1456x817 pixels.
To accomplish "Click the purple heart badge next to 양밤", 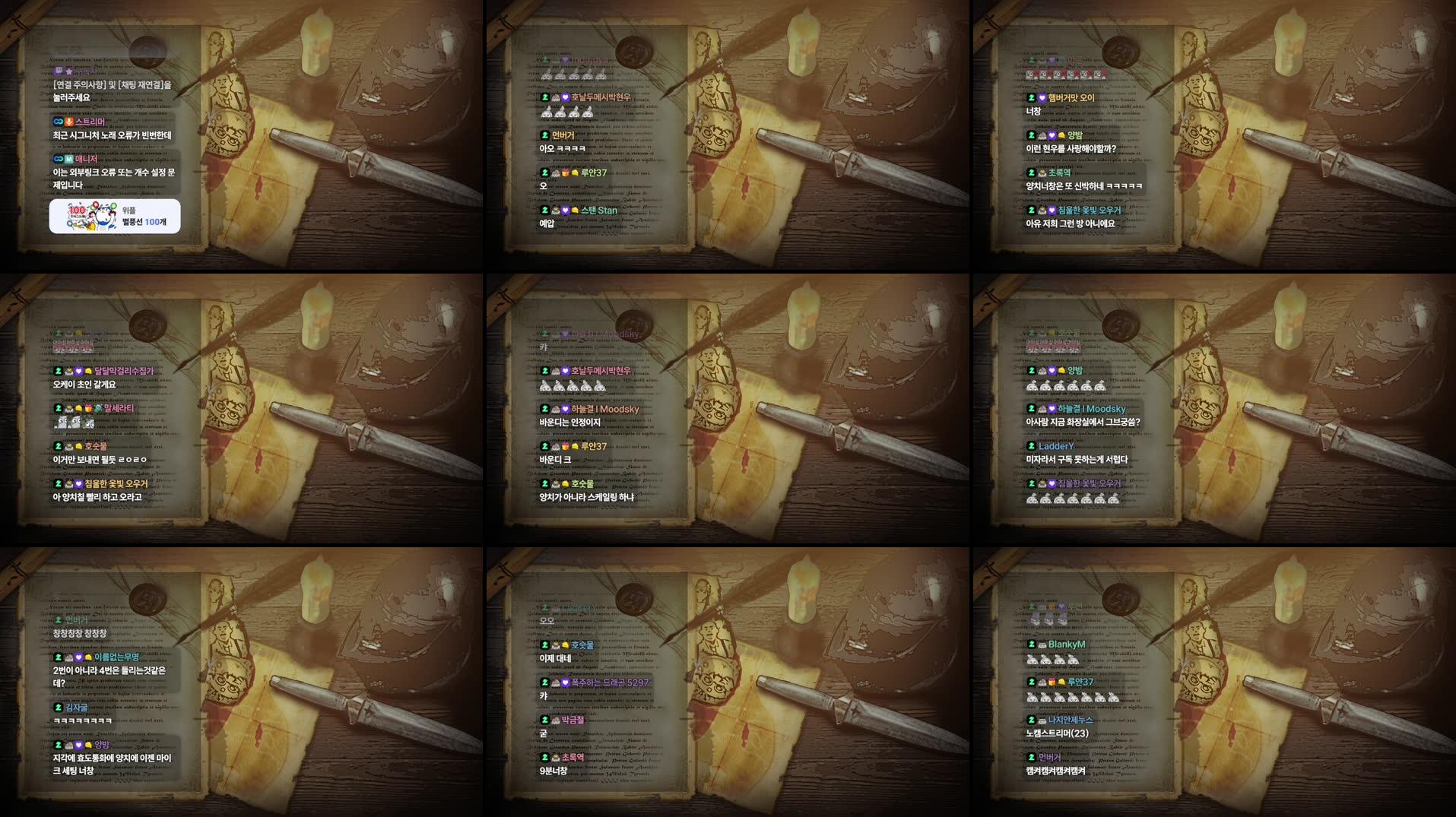I will tap(1052, 135).
